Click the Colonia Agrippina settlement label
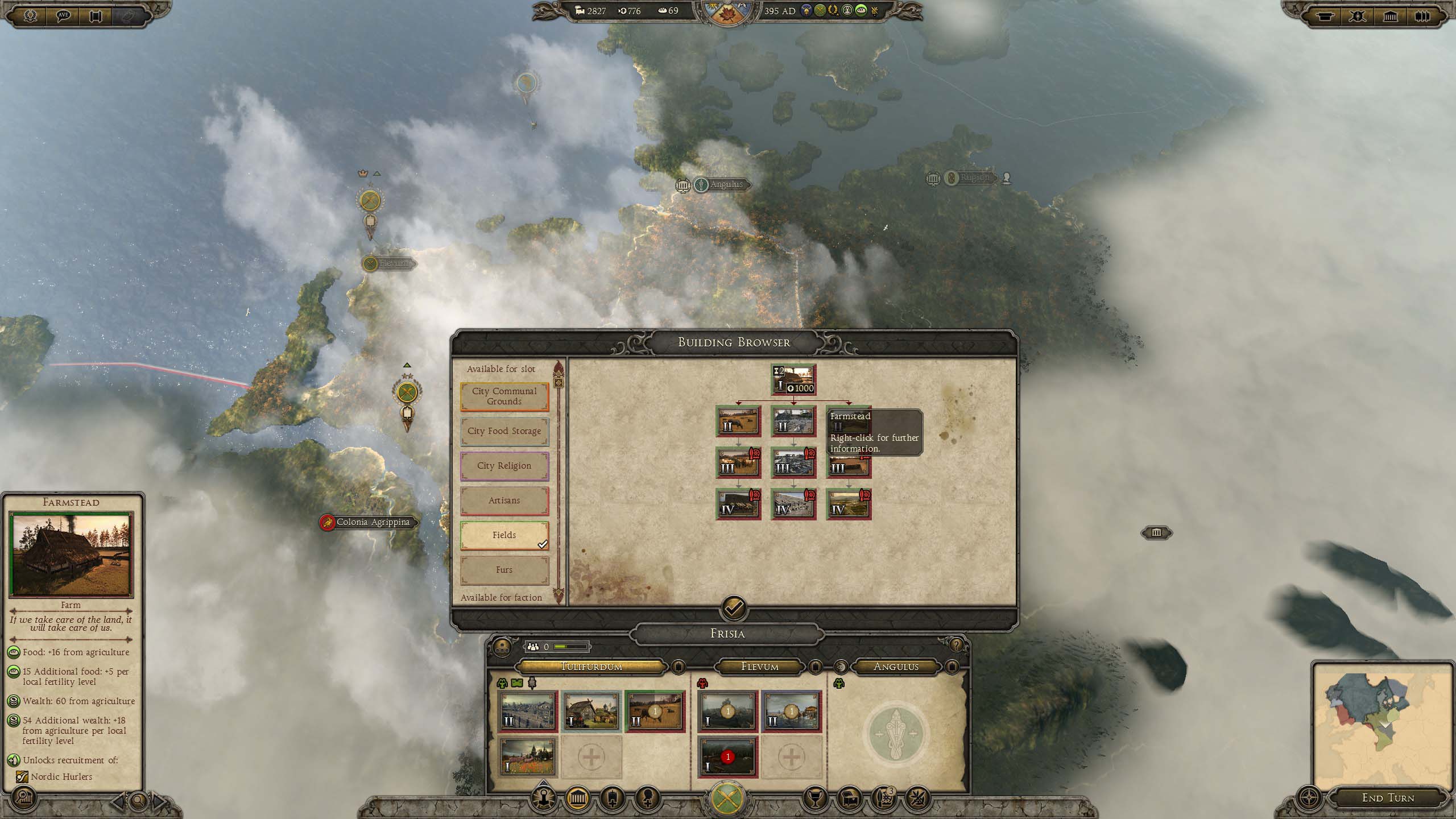 373,522
